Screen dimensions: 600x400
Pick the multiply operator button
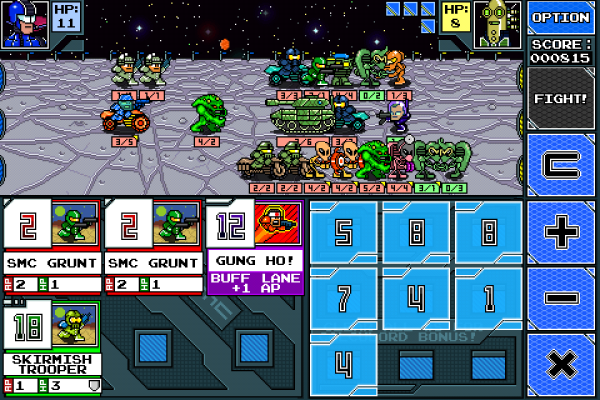(562, 364)
